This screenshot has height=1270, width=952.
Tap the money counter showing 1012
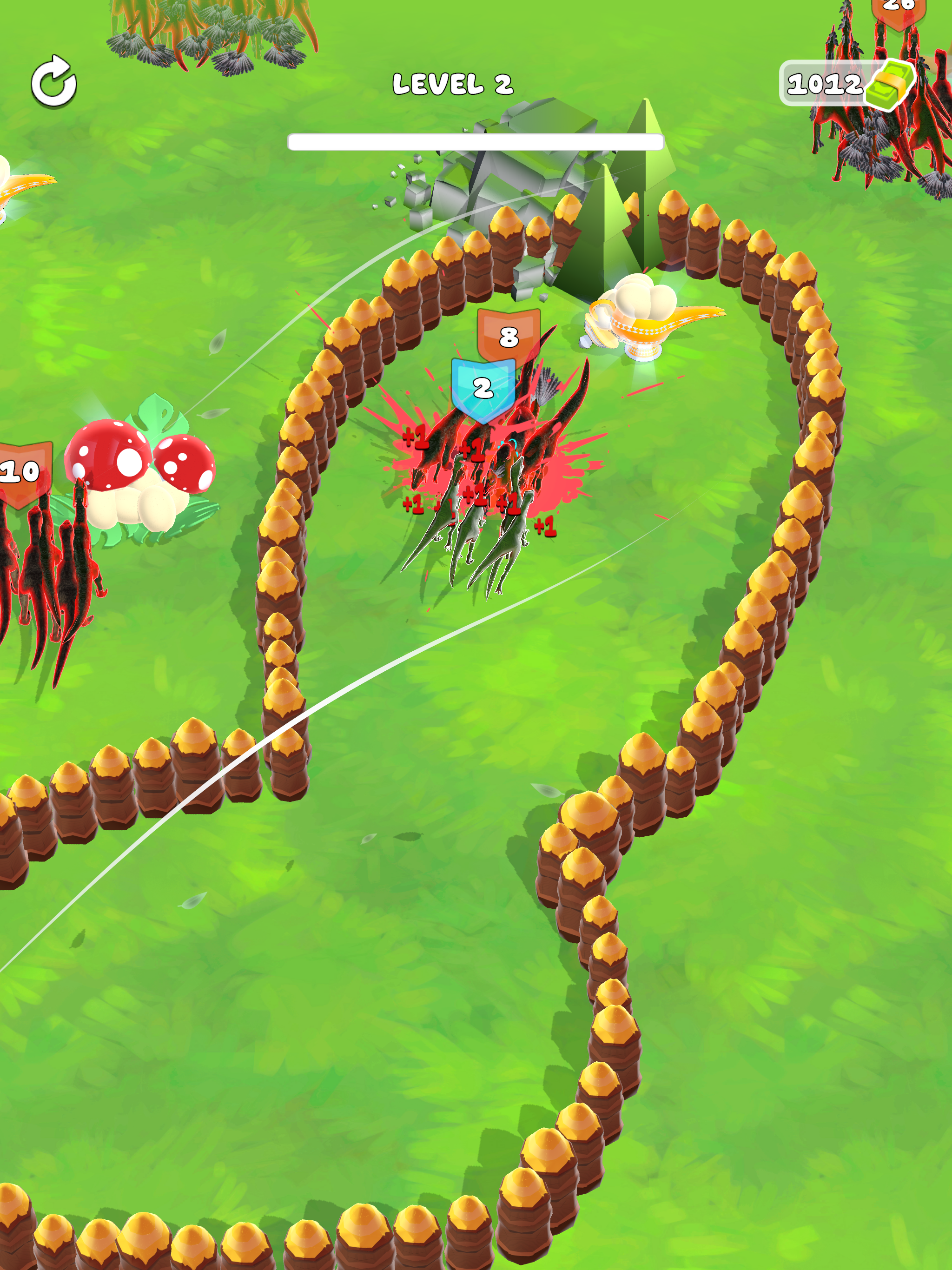point(825,84)
